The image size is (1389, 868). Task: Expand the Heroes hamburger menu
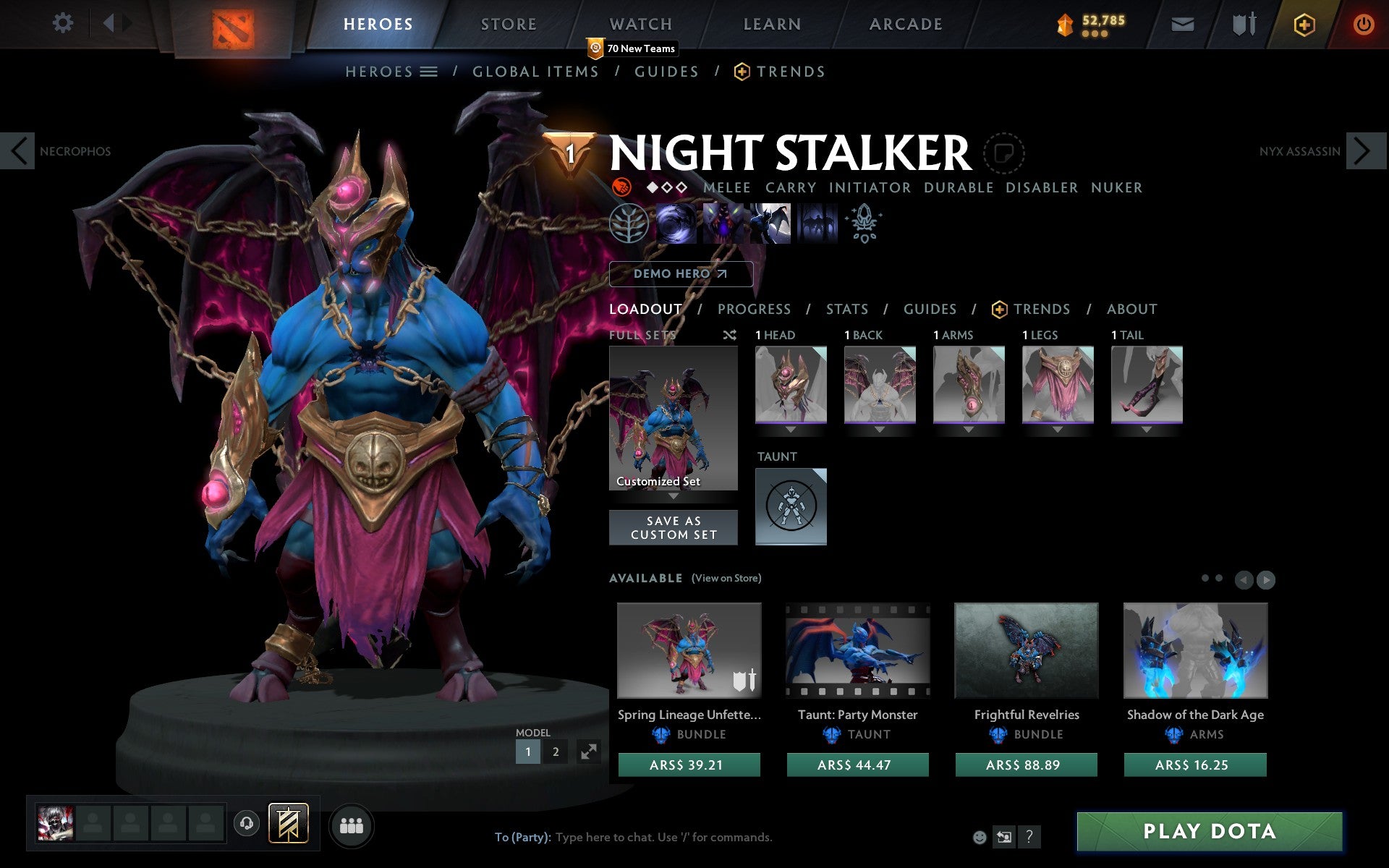428,71
